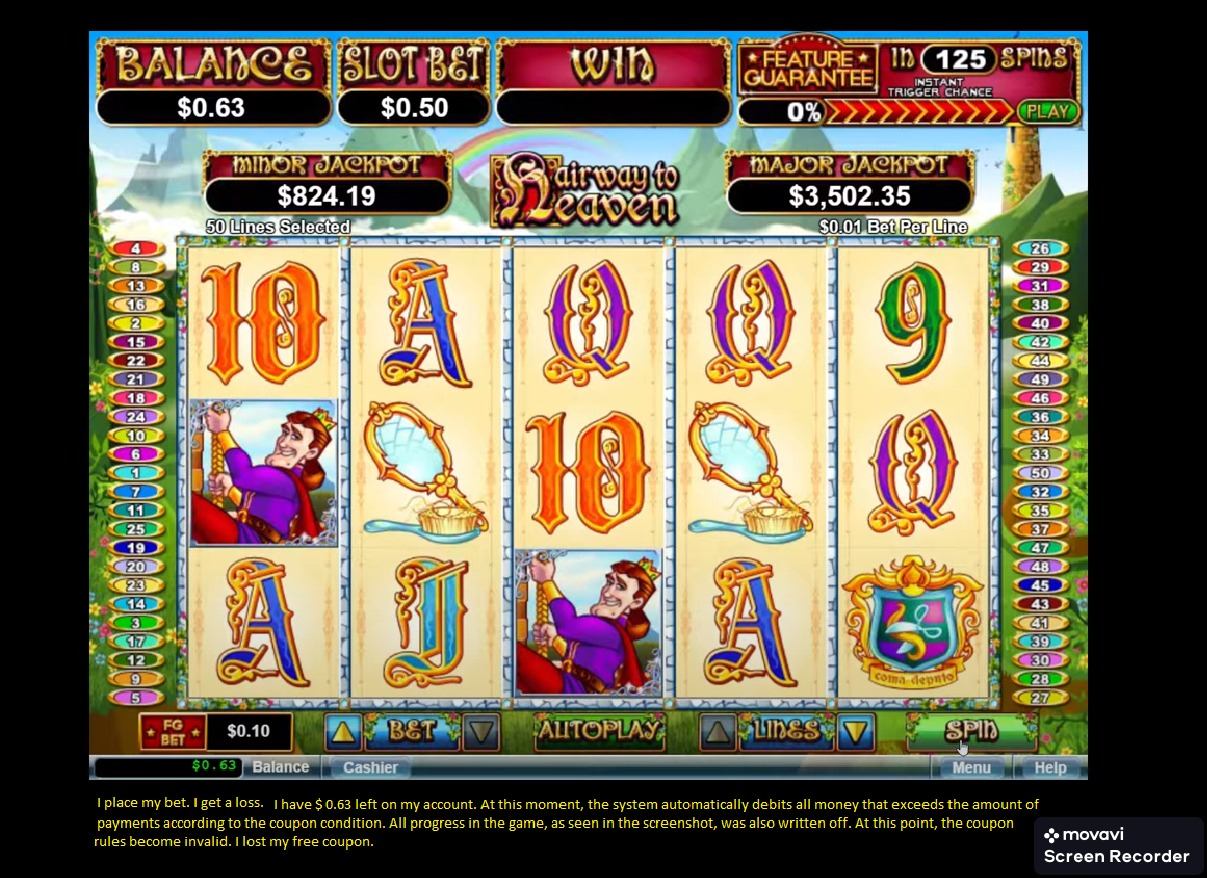
Task: Select payline number 27 marker
Action: (1040, 698)
